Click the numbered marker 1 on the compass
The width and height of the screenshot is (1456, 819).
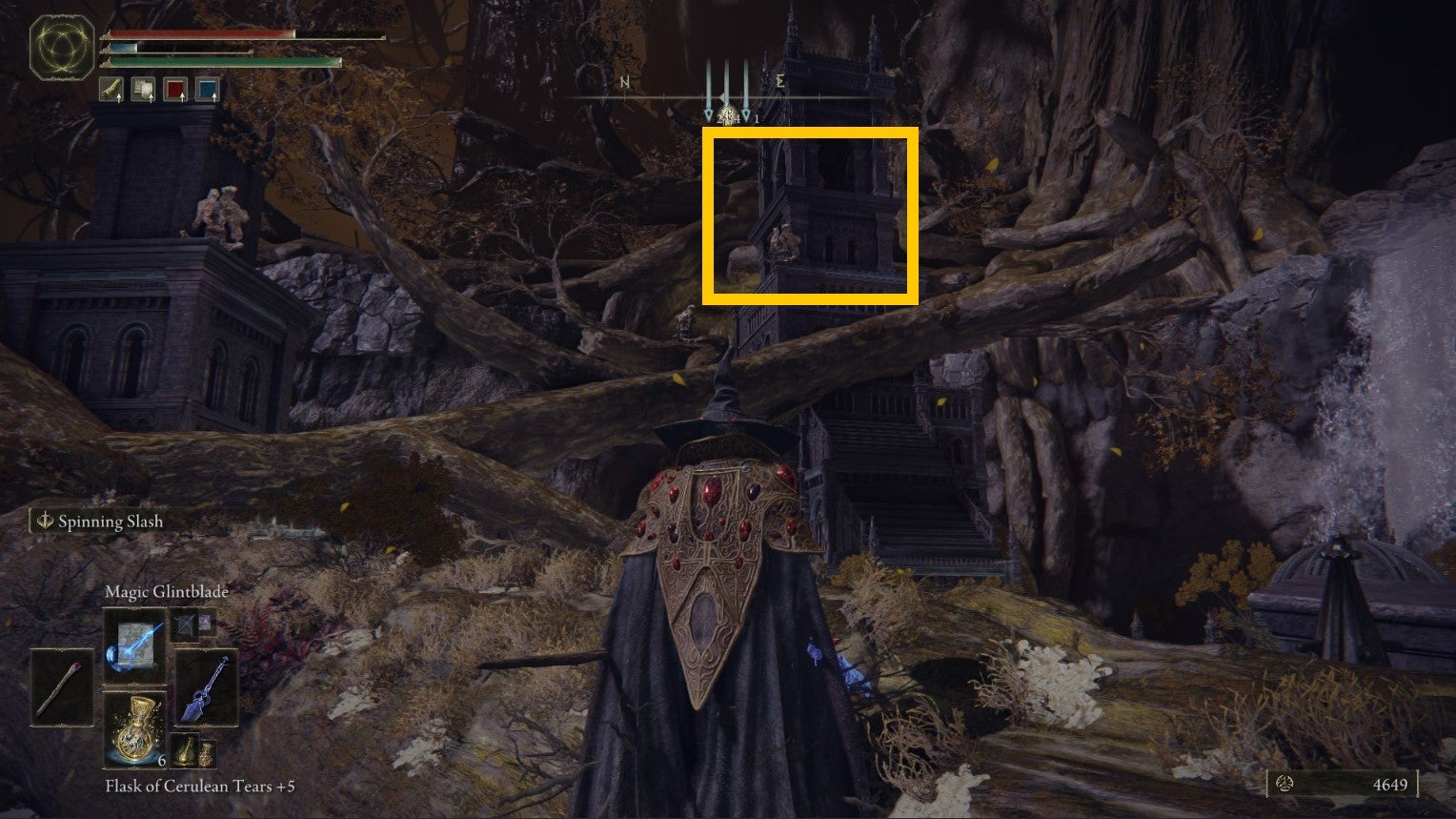point(756,117)
